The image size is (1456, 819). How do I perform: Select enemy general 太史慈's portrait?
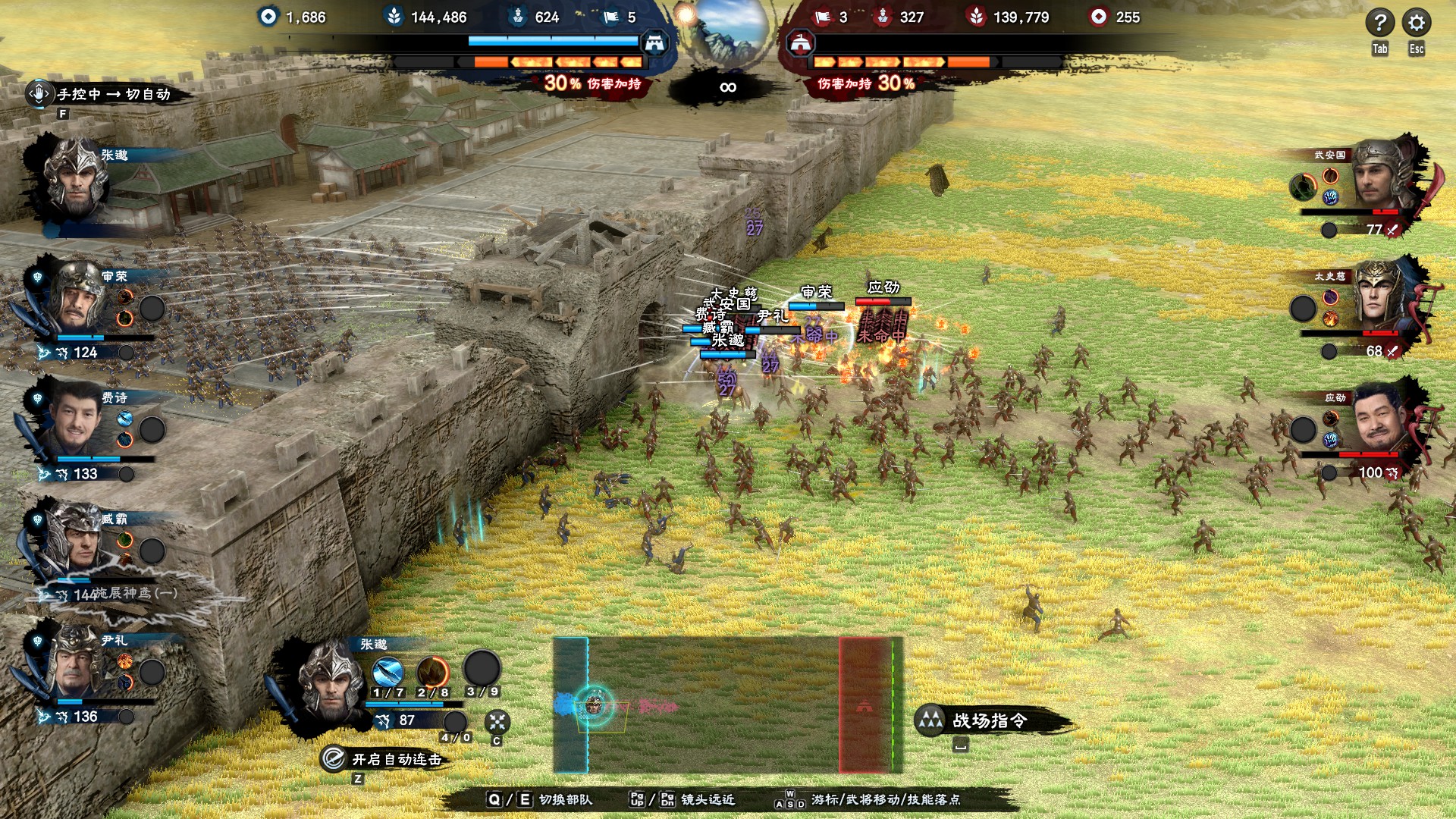coord(1380,297)
